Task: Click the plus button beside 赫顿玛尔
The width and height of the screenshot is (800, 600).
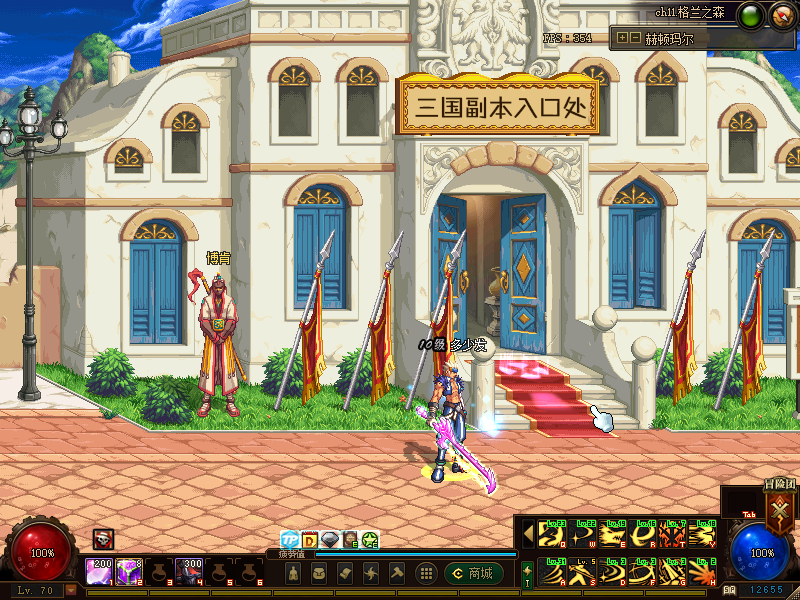Action: tap(622, 38)
